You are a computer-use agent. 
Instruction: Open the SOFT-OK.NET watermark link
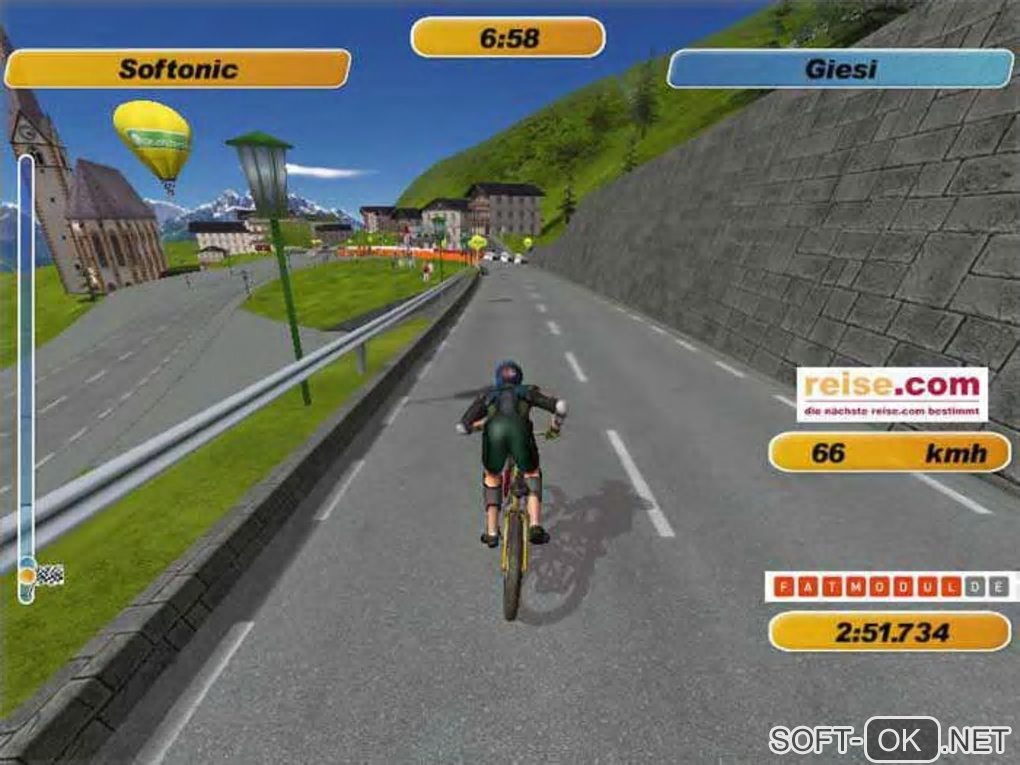890,740
